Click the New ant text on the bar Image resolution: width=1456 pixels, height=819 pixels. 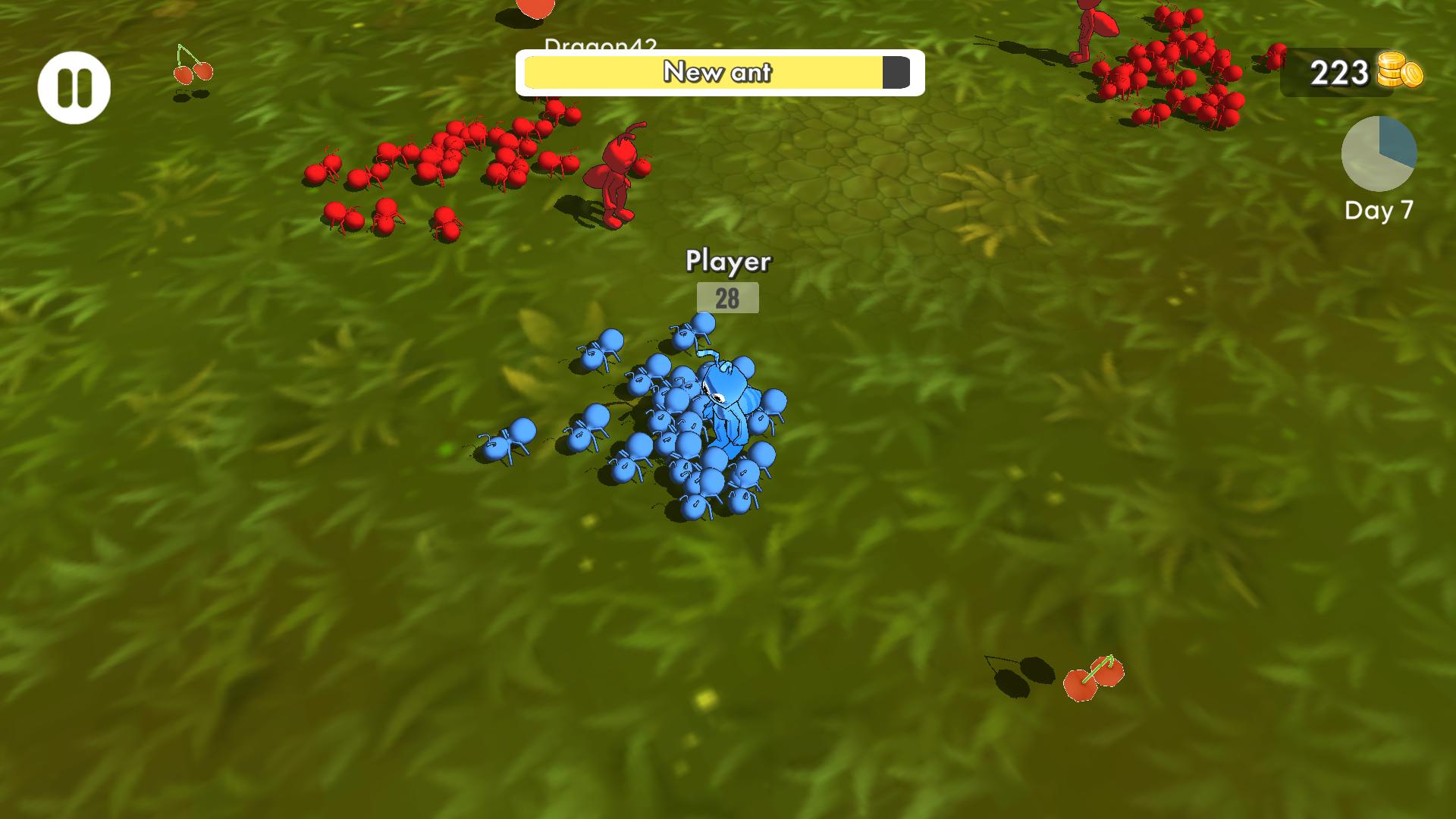click(717, 72)
